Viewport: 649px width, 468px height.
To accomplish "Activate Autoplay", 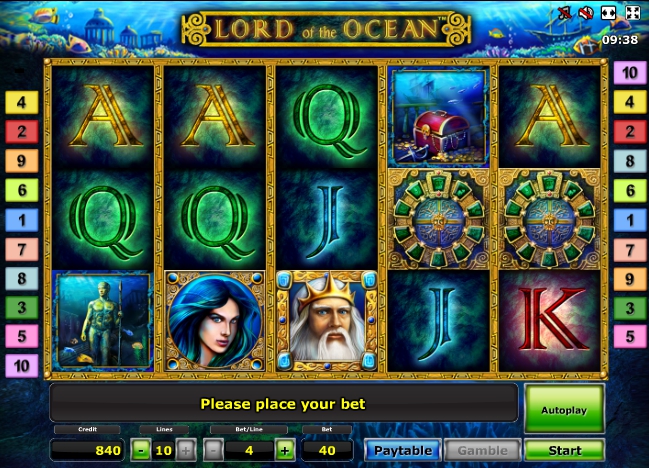I will pos(564,409).
